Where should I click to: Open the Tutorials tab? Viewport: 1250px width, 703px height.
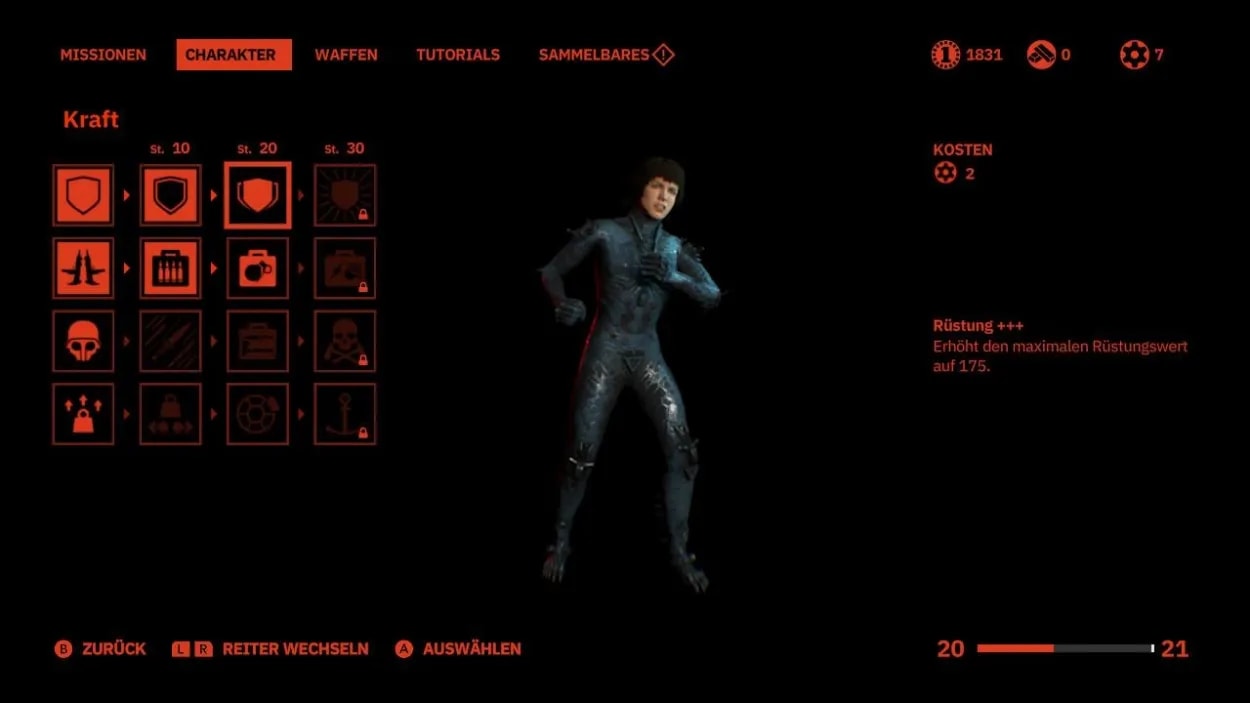click(x=458, y=55)
